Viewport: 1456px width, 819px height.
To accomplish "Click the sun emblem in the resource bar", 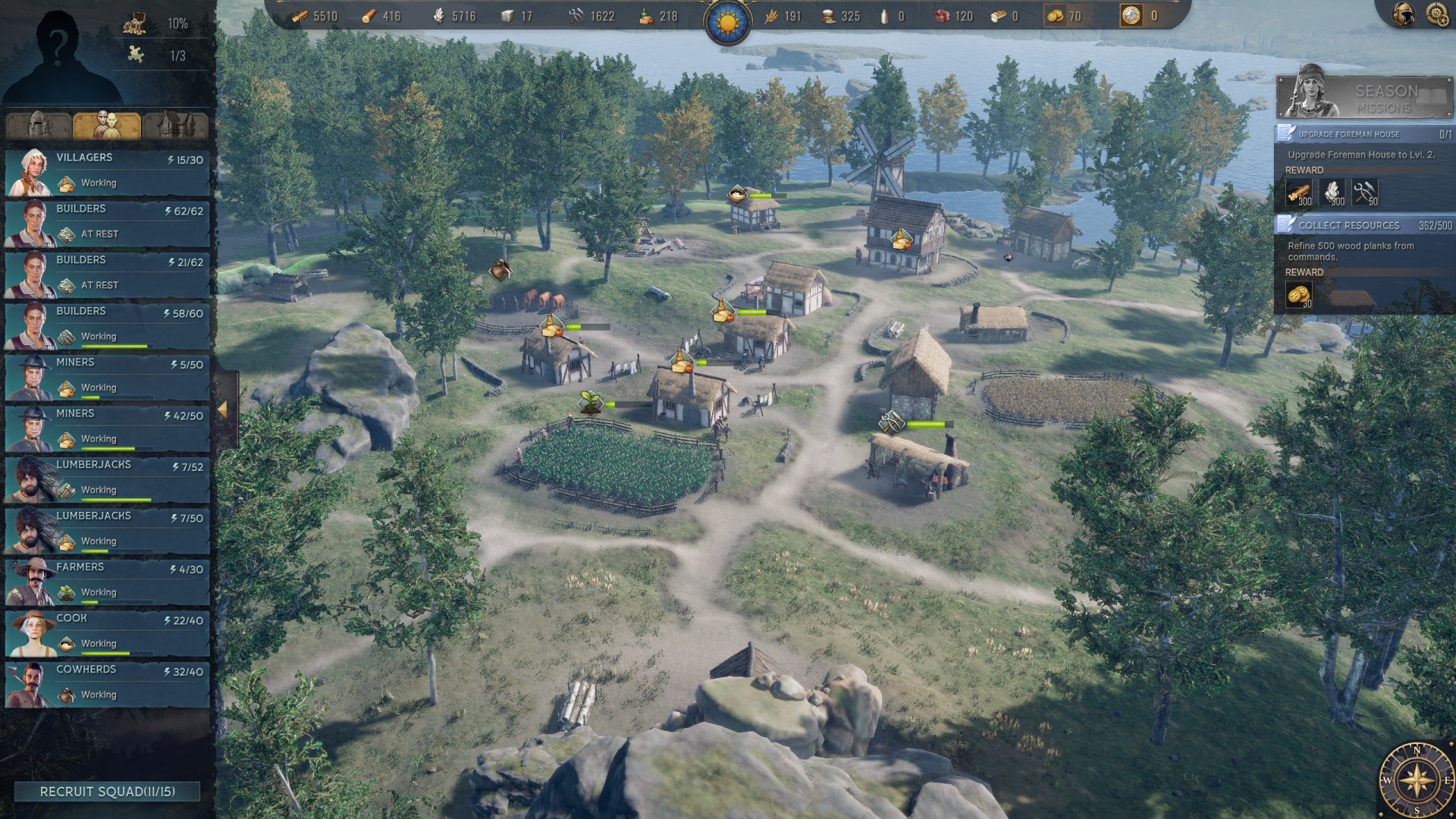I will [728, 23].
